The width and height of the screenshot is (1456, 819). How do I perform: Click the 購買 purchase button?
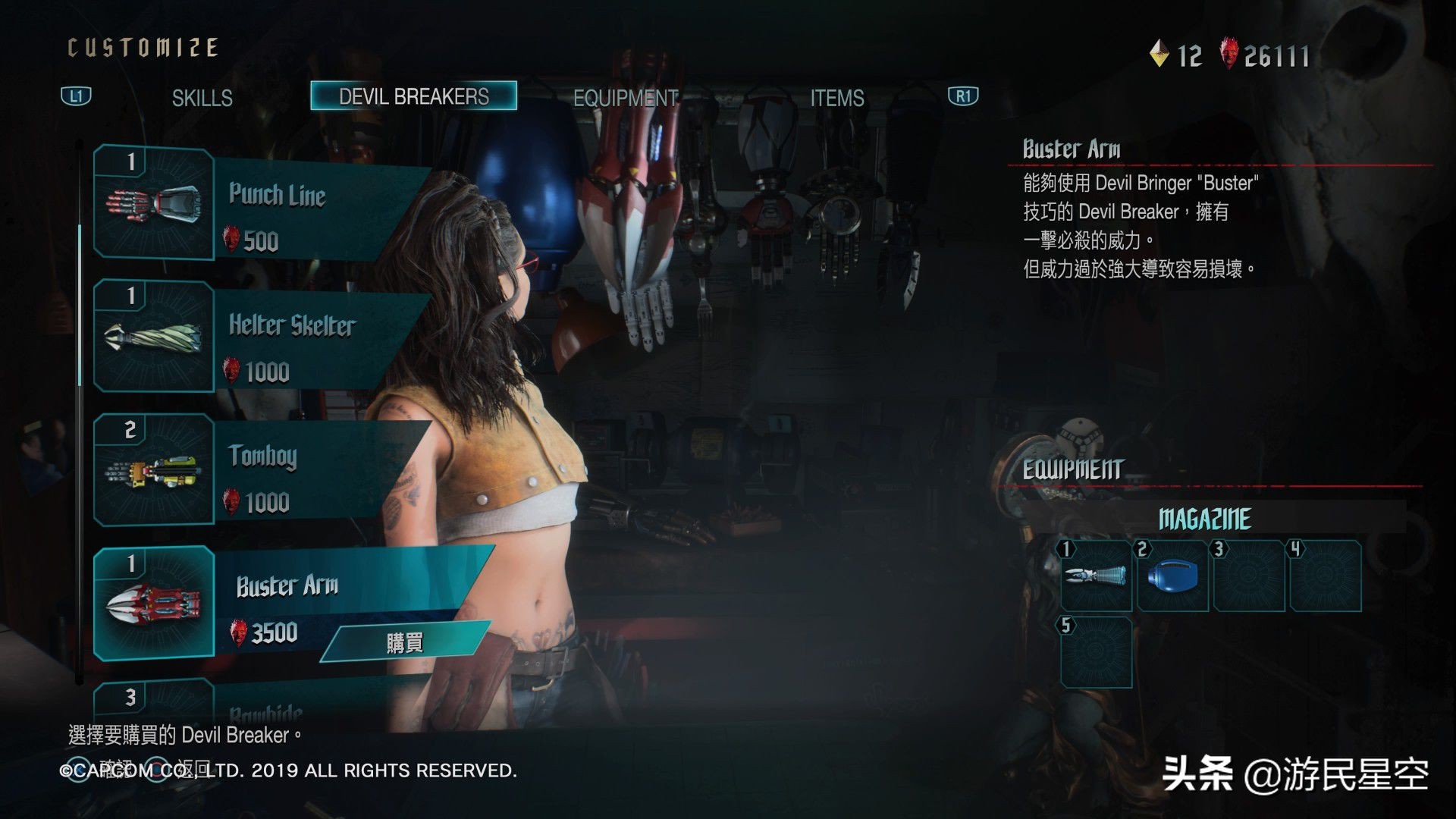(x=404, y=642)
